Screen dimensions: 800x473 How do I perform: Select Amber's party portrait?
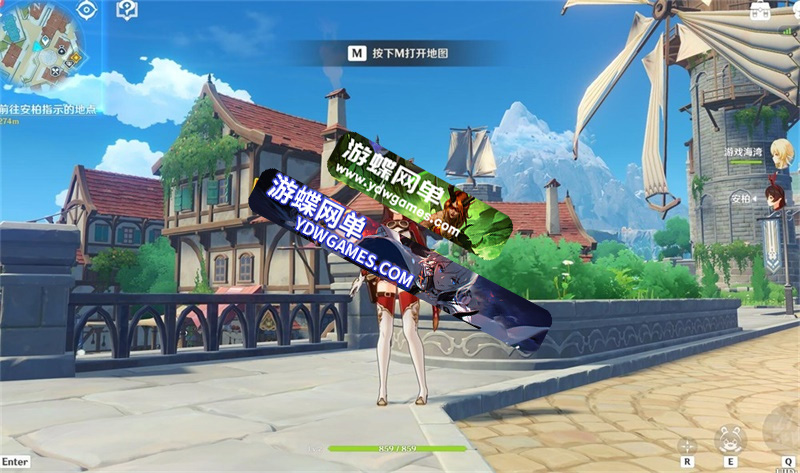tap(773, 194)
